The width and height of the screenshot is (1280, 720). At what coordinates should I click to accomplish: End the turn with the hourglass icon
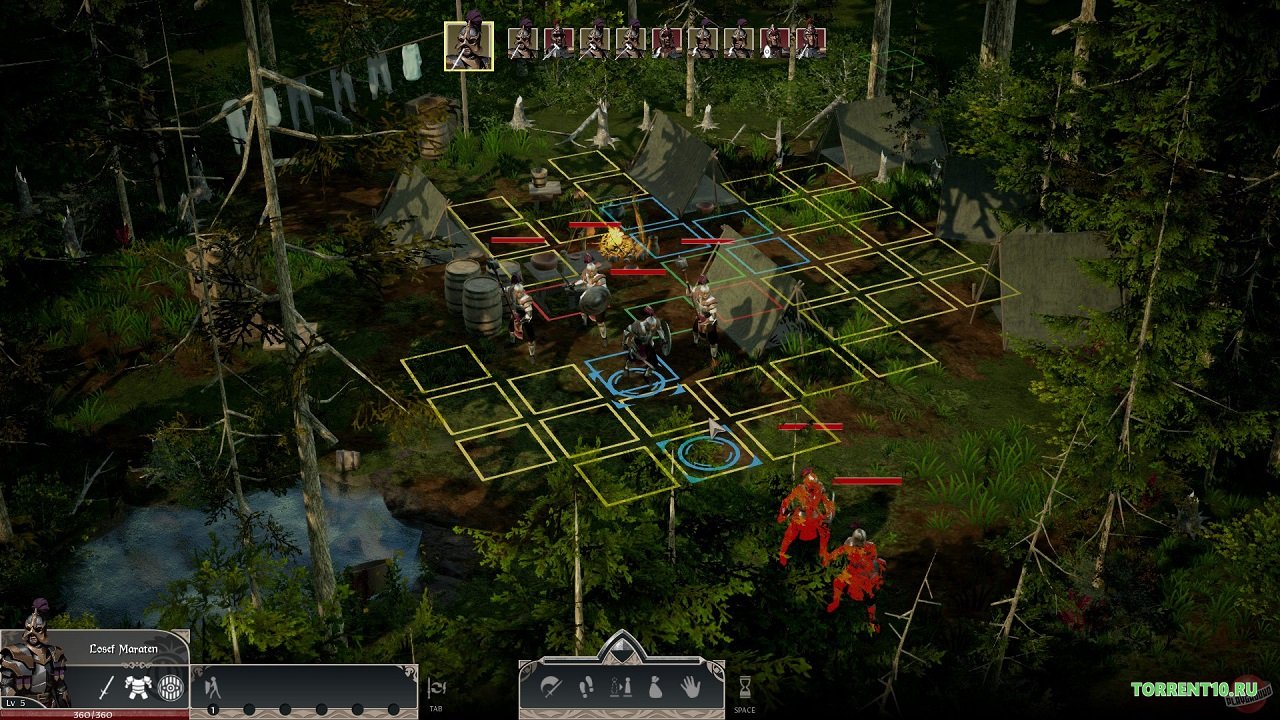click(x=744, y=687)
